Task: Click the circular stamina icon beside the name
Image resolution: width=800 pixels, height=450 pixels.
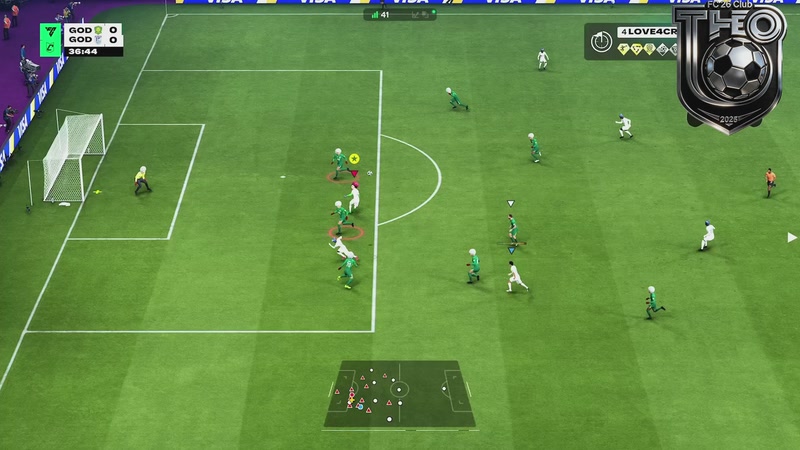Action: coord(601,42)
